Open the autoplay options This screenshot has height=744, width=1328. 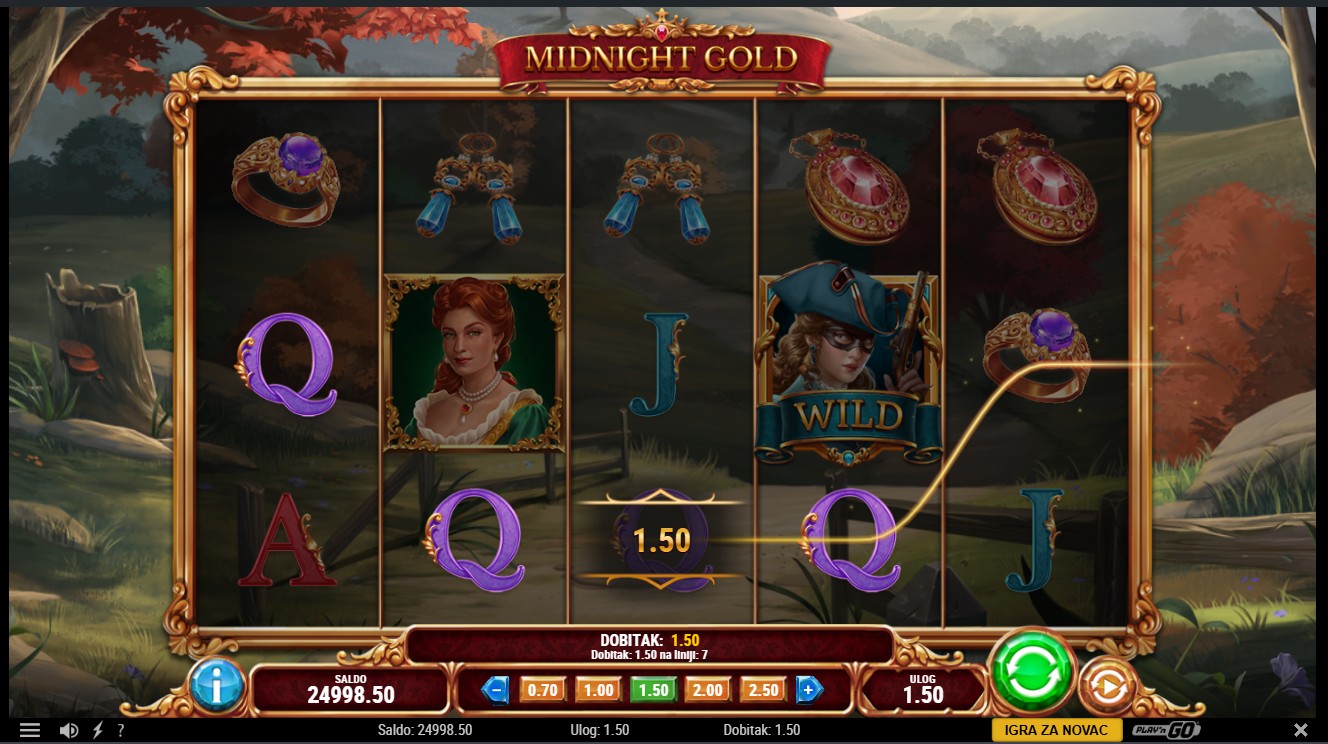point(1106,686)
